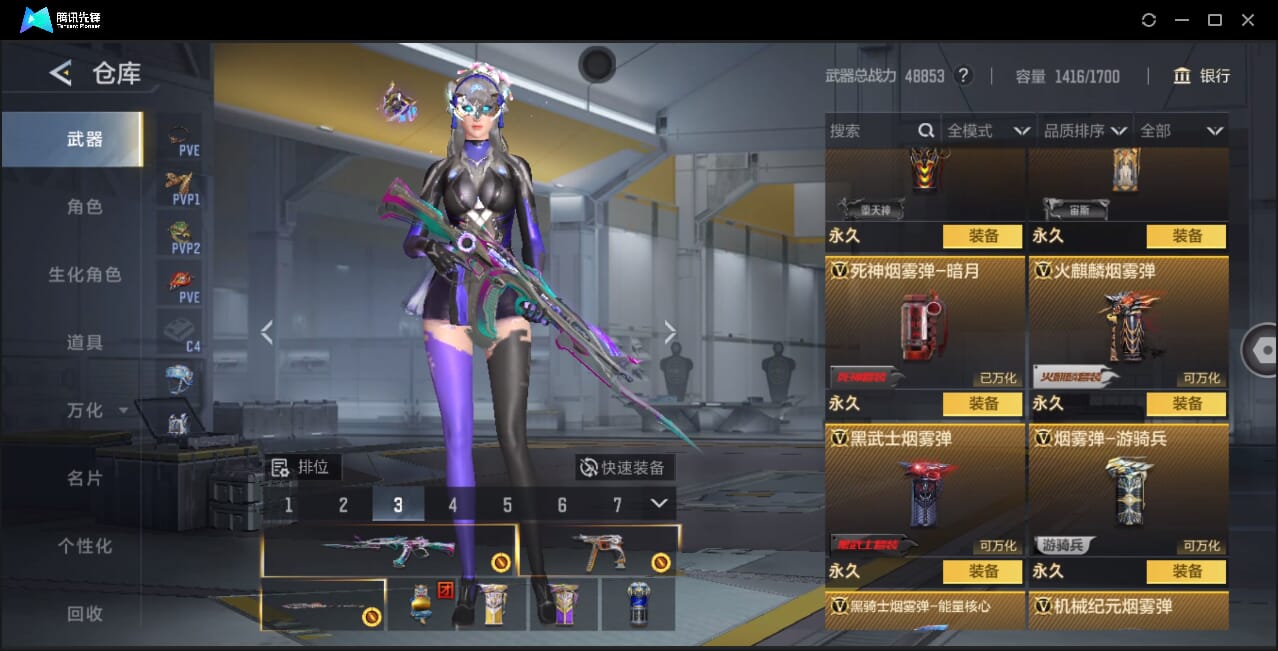This screenshot has width=1278, height=651.
Task: Open the 排位 ranked loadout button
Action: tap(303, 467)
